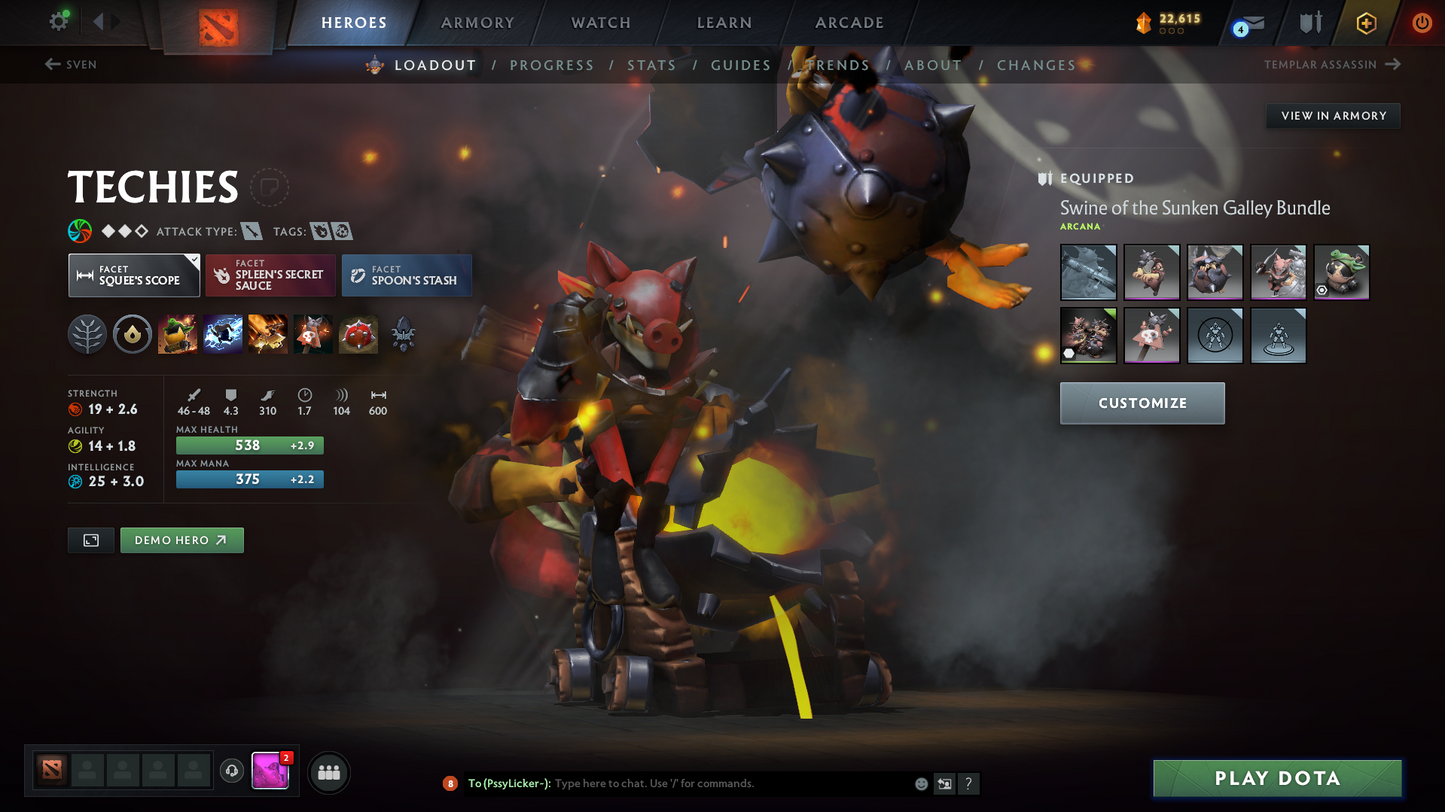This screenshot has width=1445, height=812.
Task: Click View in Armory
Action: 1333,116
